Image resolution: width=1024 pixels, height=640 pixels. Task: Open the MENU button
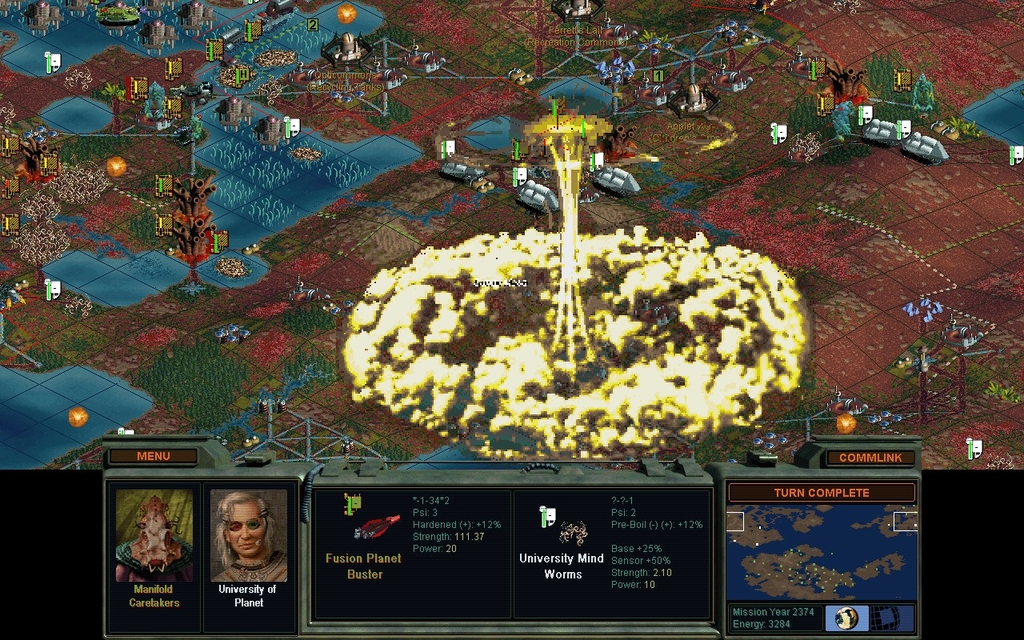[153, 456]
